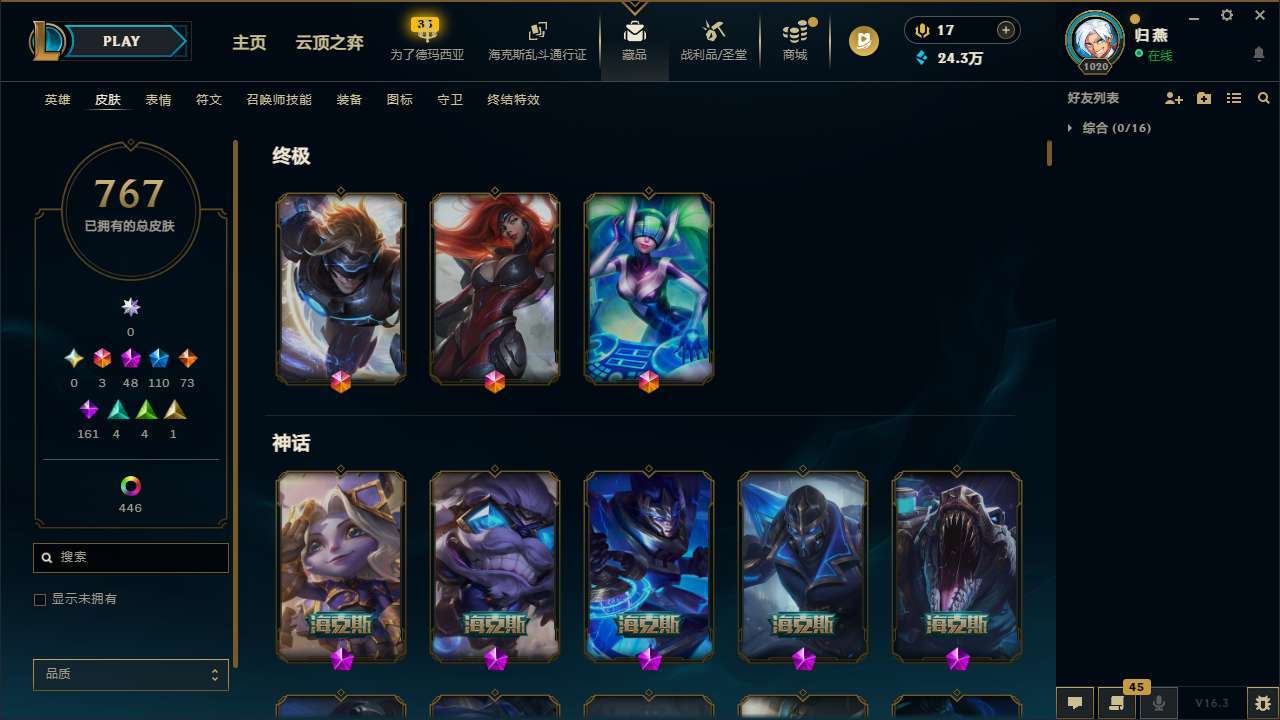This screenshot has height=720, width=1280.
Task: Toggle the 显示未拥有 checkbox
Action: pos(40,599)
